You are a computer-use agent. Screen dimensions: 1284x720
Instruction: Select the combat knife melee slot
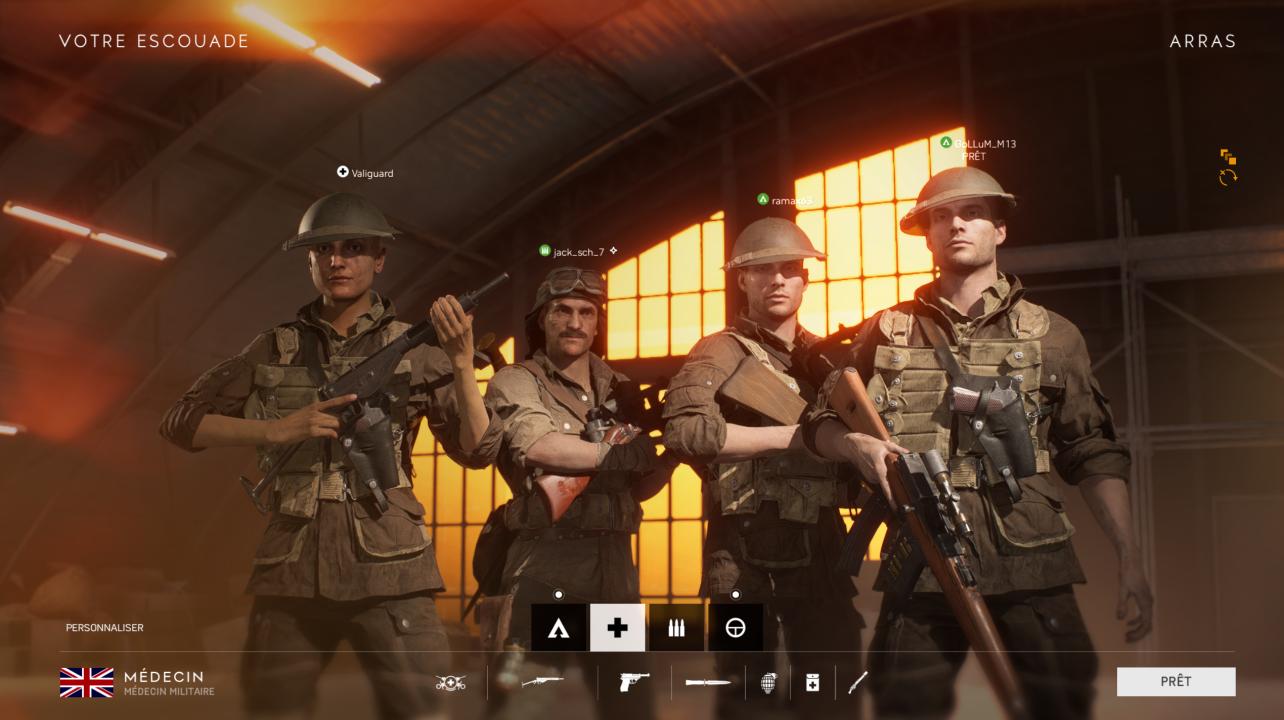coord(707,683)
